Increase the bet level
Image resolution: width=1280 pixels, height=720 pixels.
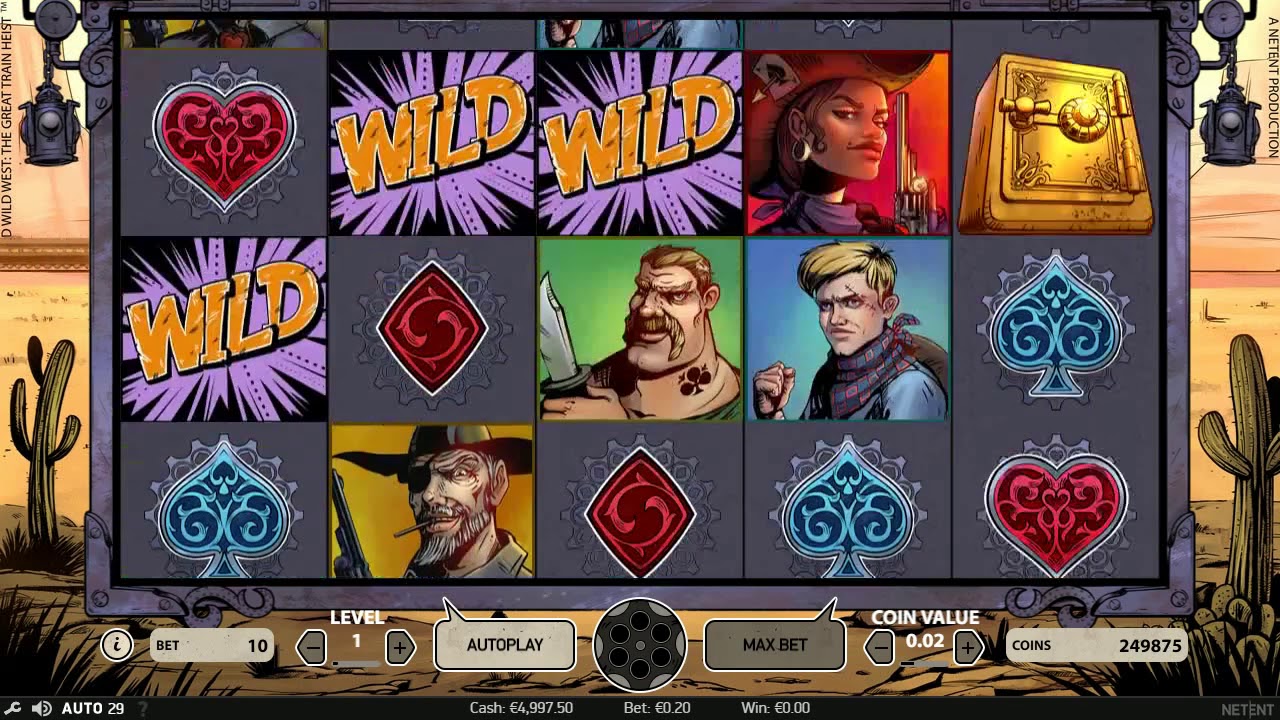tap(400, 648)
